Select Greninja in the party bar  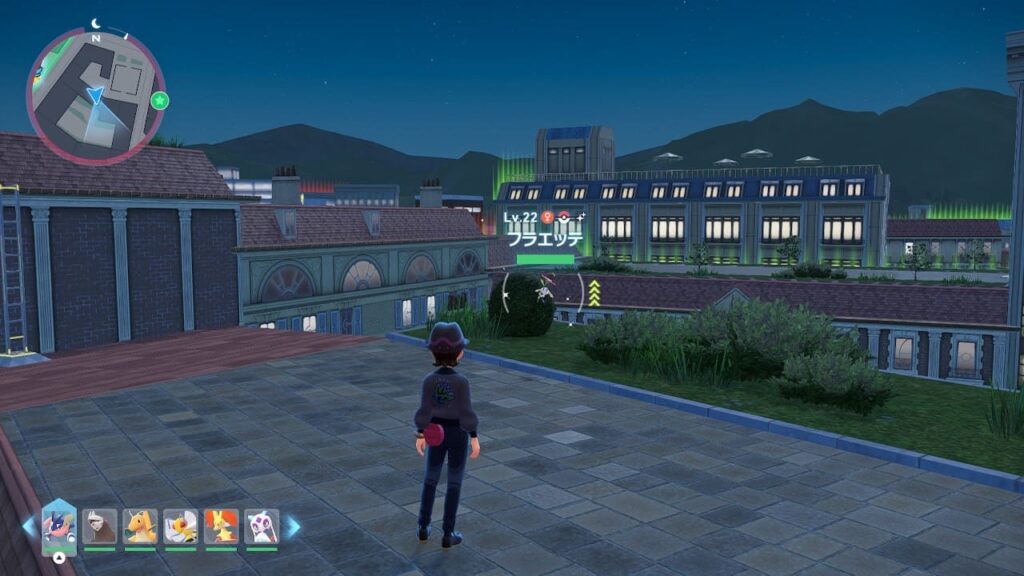click(59, 525)
